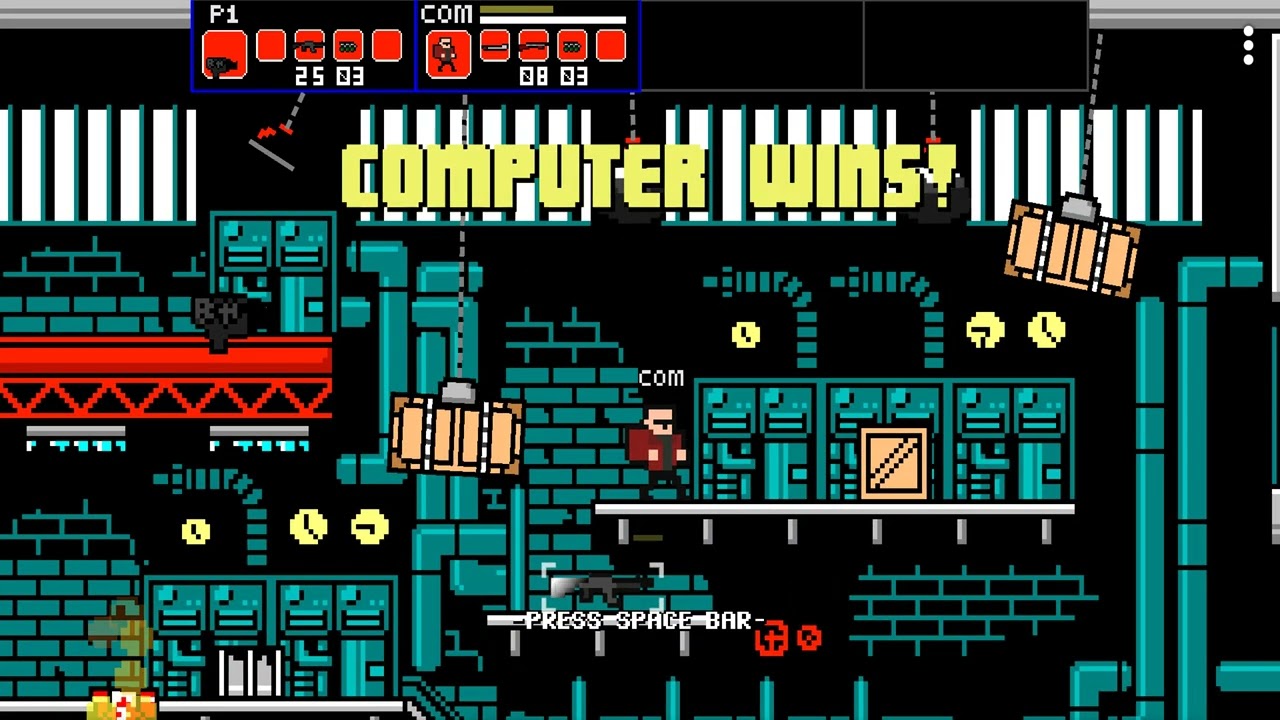Click P1's empty last weapon slot
The height and width of the screenshot is (720, 1280).
(x=387, y=46)
